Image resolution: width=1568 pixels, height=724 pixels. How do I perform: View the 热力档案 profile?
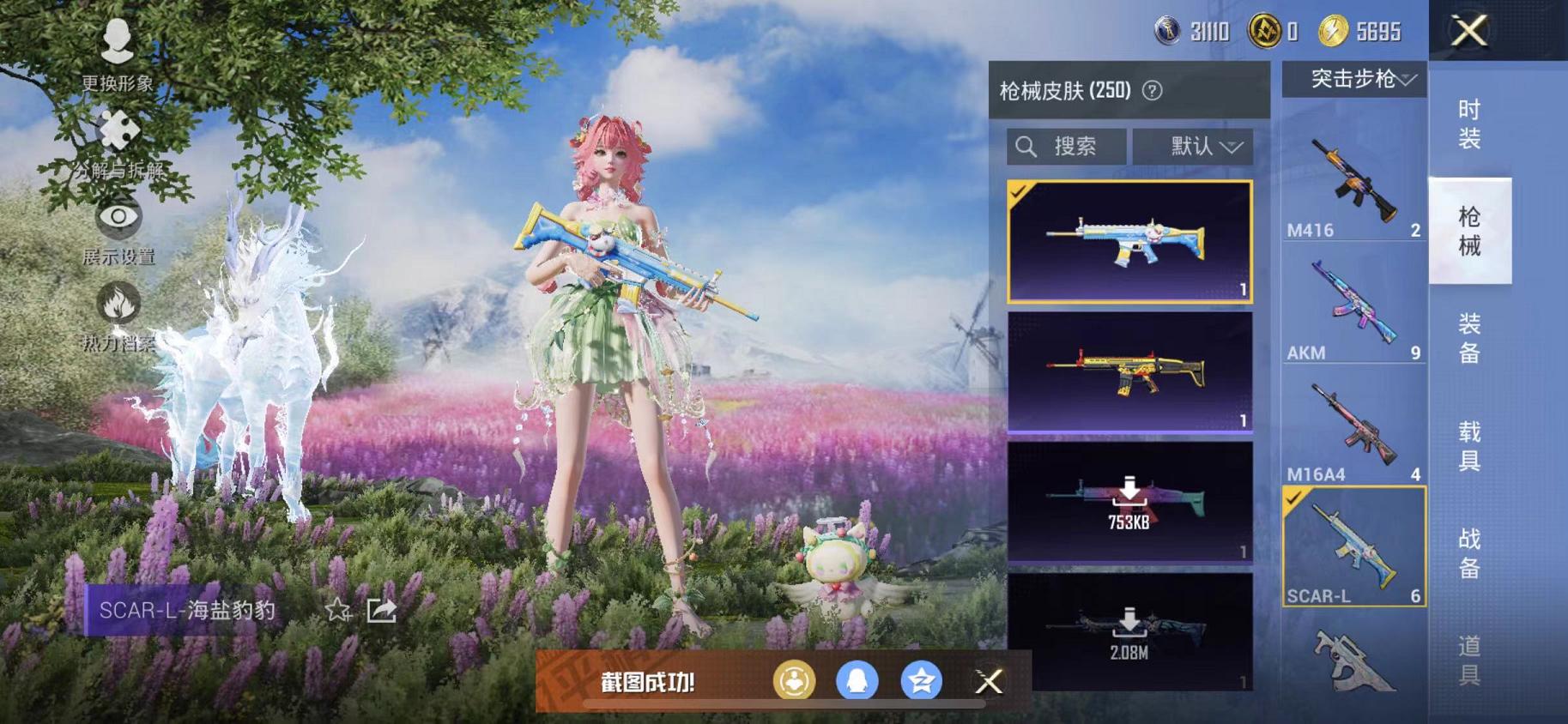click(118, 305)
